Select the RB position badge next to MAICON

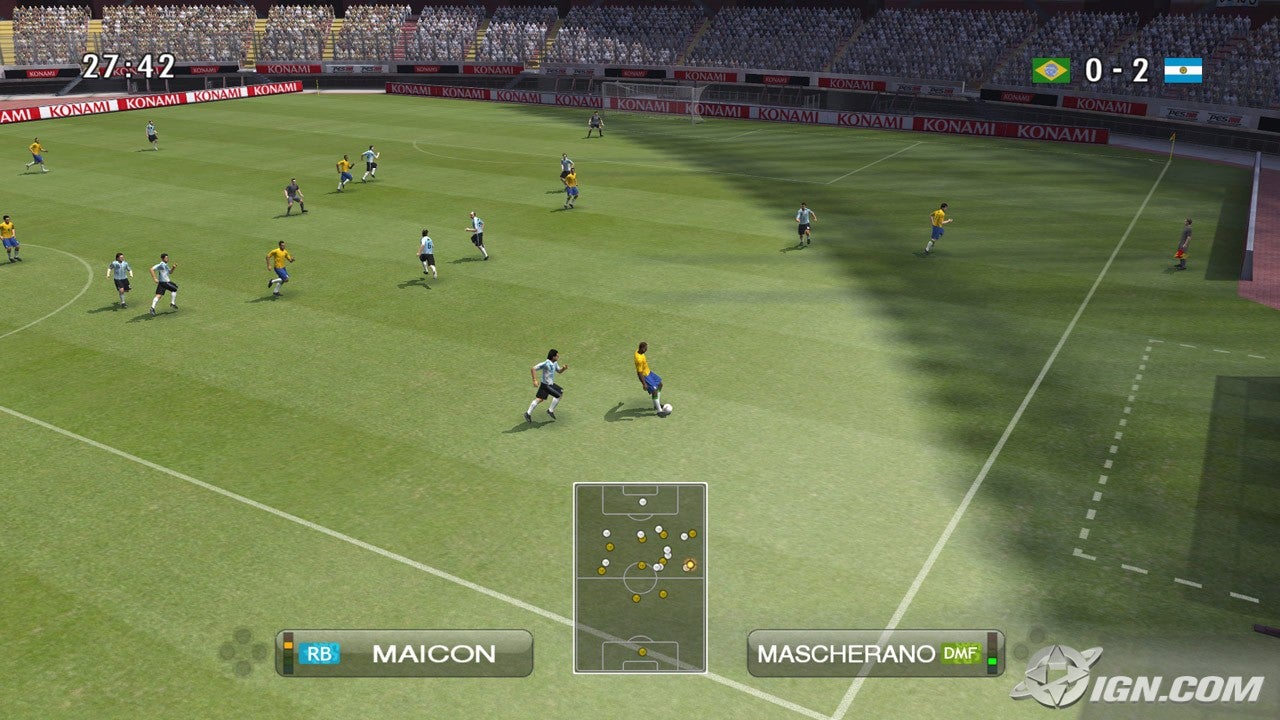[320, 651]
